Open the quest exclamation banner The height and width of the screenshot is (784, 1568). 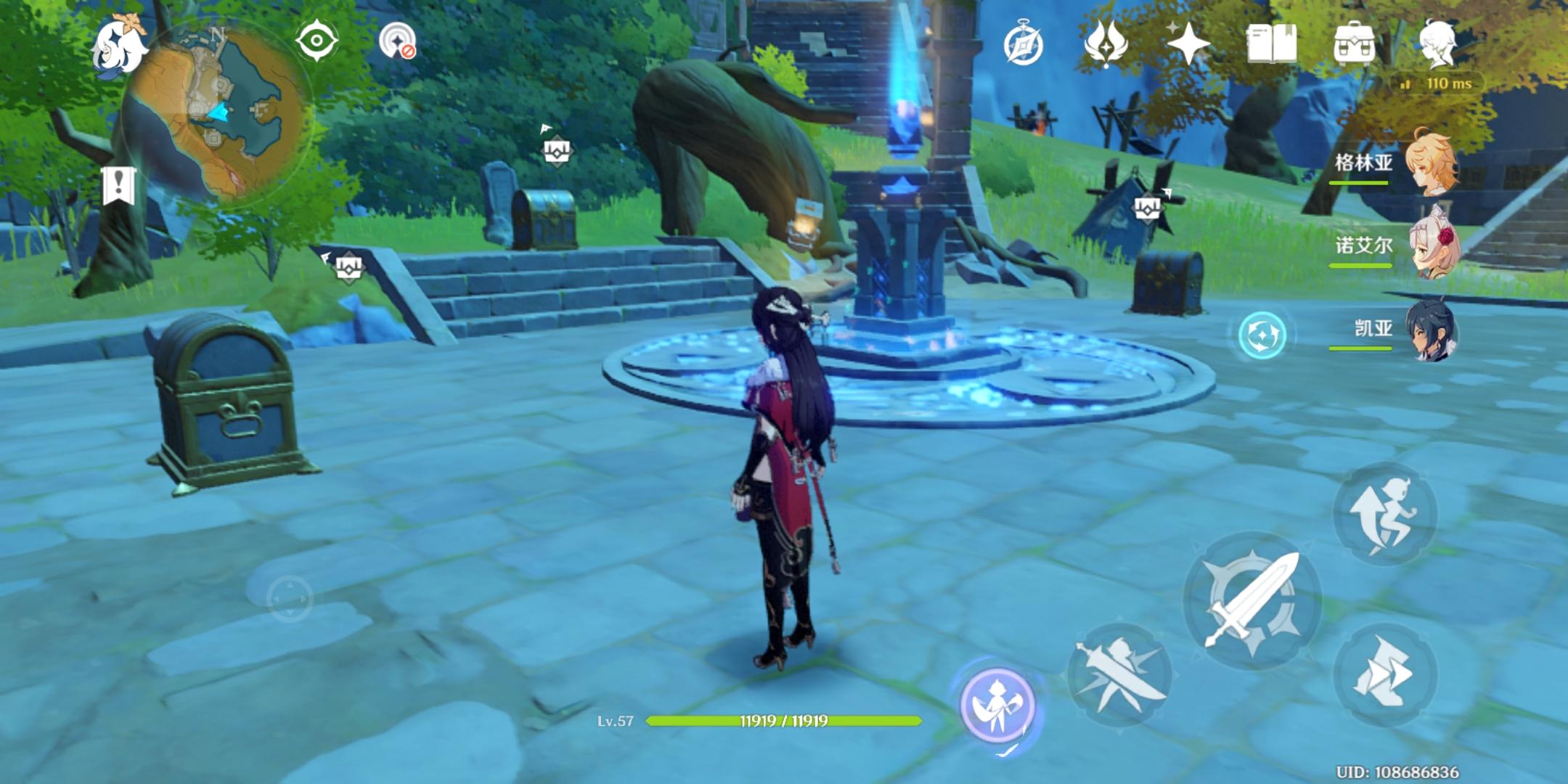[119, 184]
